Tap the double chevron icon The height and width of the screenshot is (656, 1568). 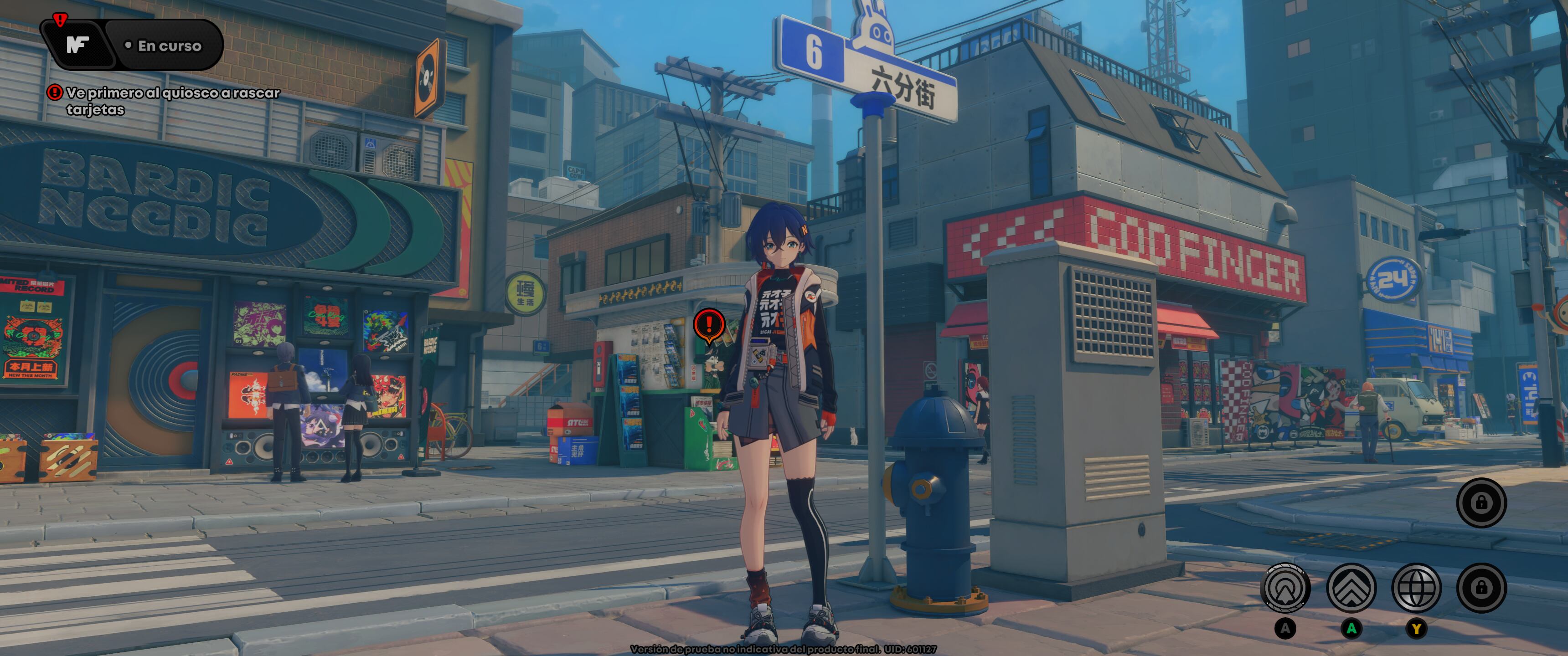1351,588
